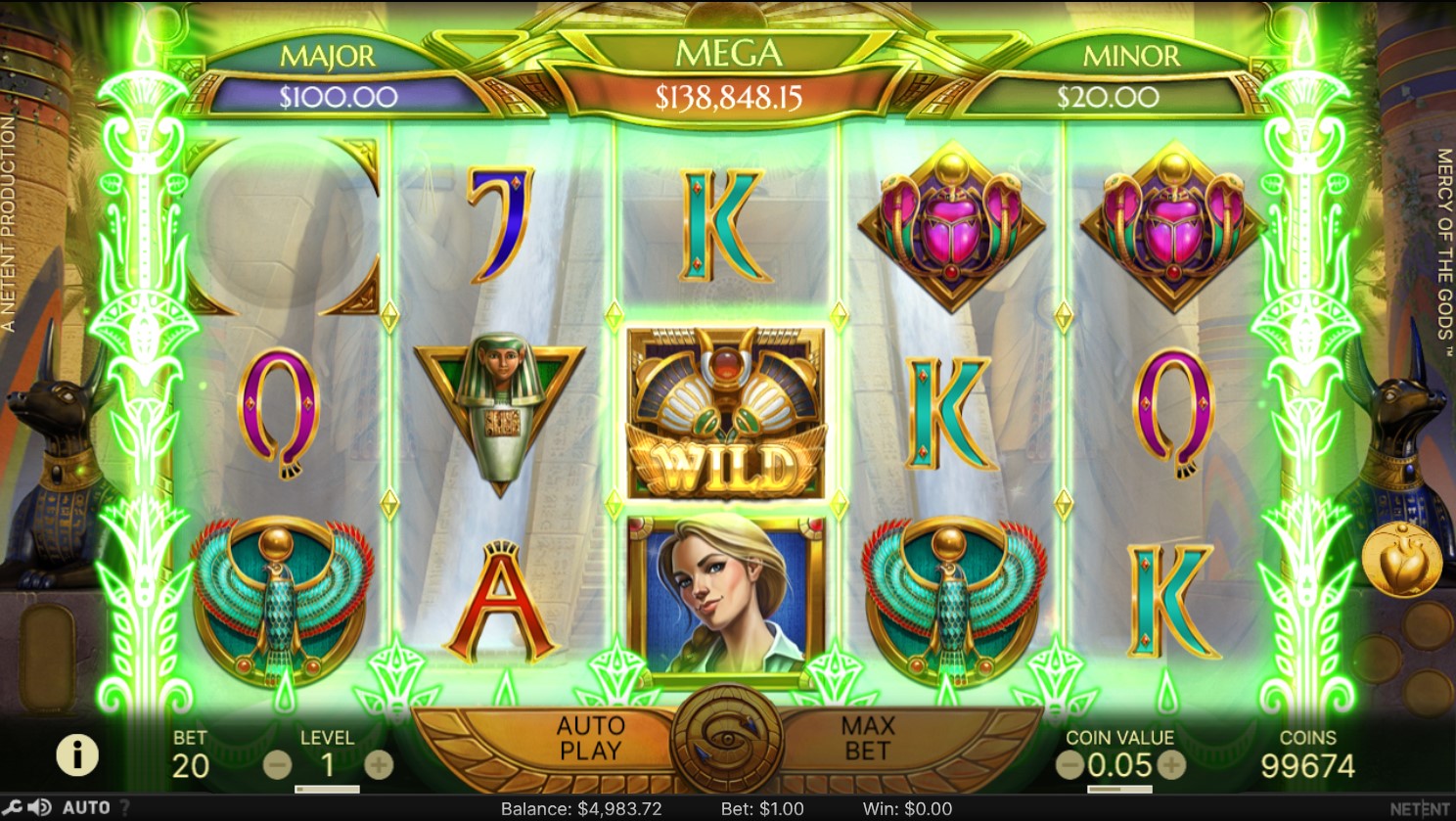Select the MINOR jackpot banner
Screen dimensions: 1456x821
click(x=1131, y=73)
